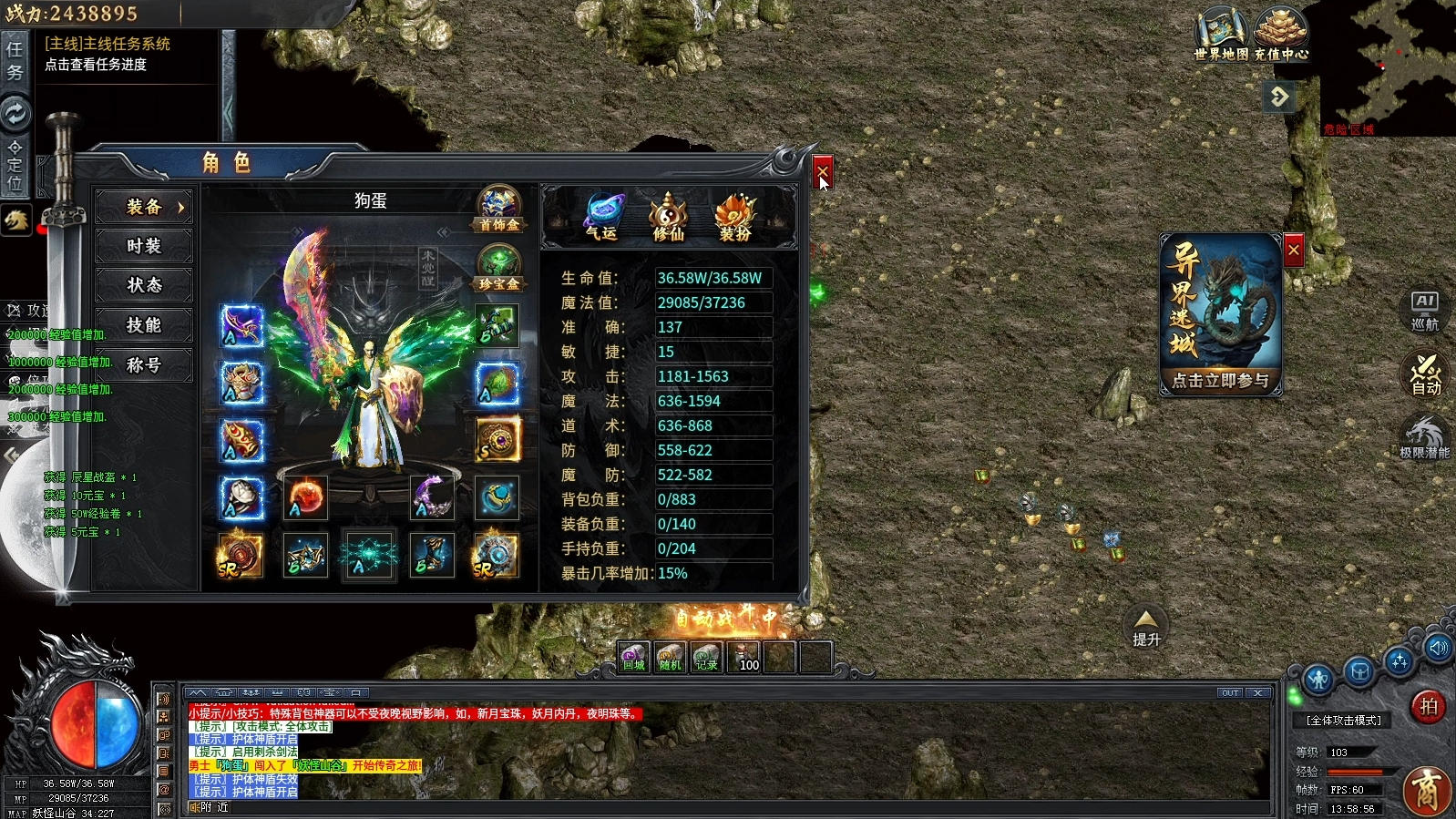Open the 世界地图 world map
This screenshot has height=819, width=1456.
(1221, 34)
